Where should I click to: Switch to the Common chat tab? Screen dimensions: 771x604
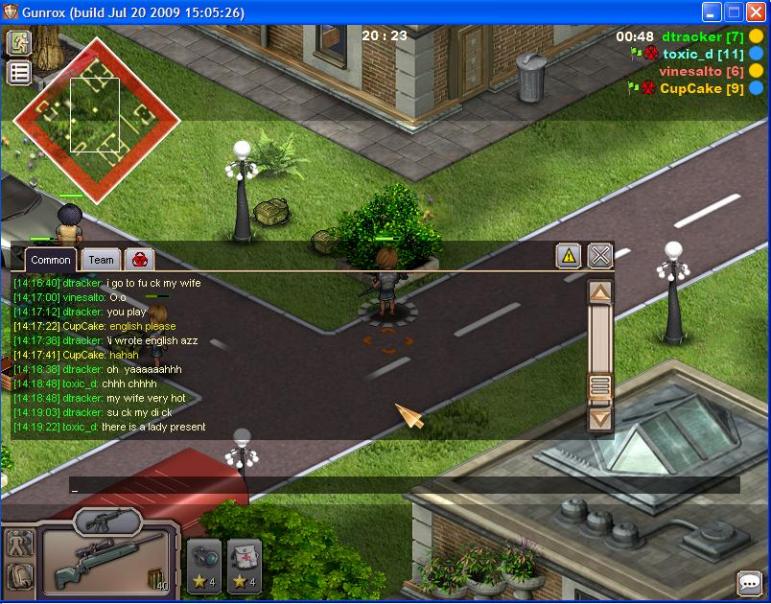[x=50, y=260]
